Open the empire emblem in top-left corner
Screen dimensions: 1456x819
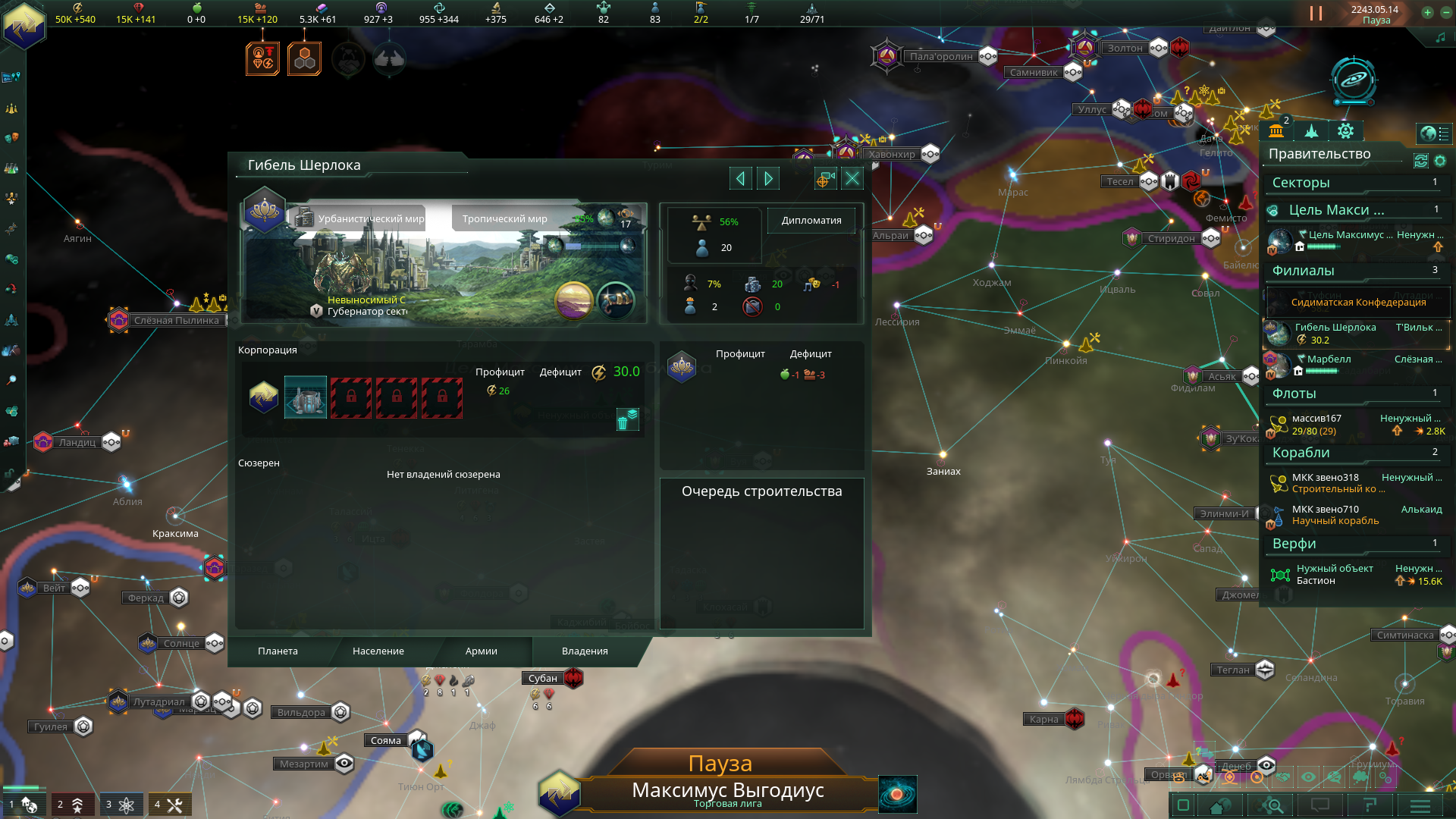[24, 24]
